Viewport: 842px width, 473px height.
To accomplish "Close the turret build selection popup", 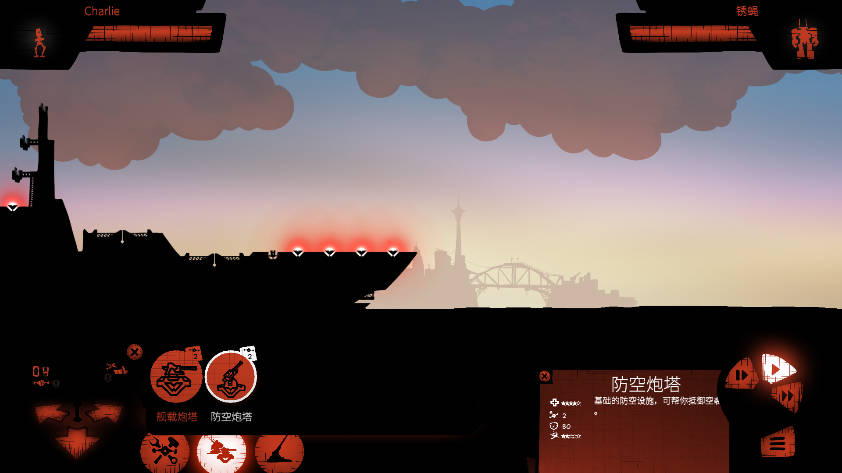I will (135, 351).
